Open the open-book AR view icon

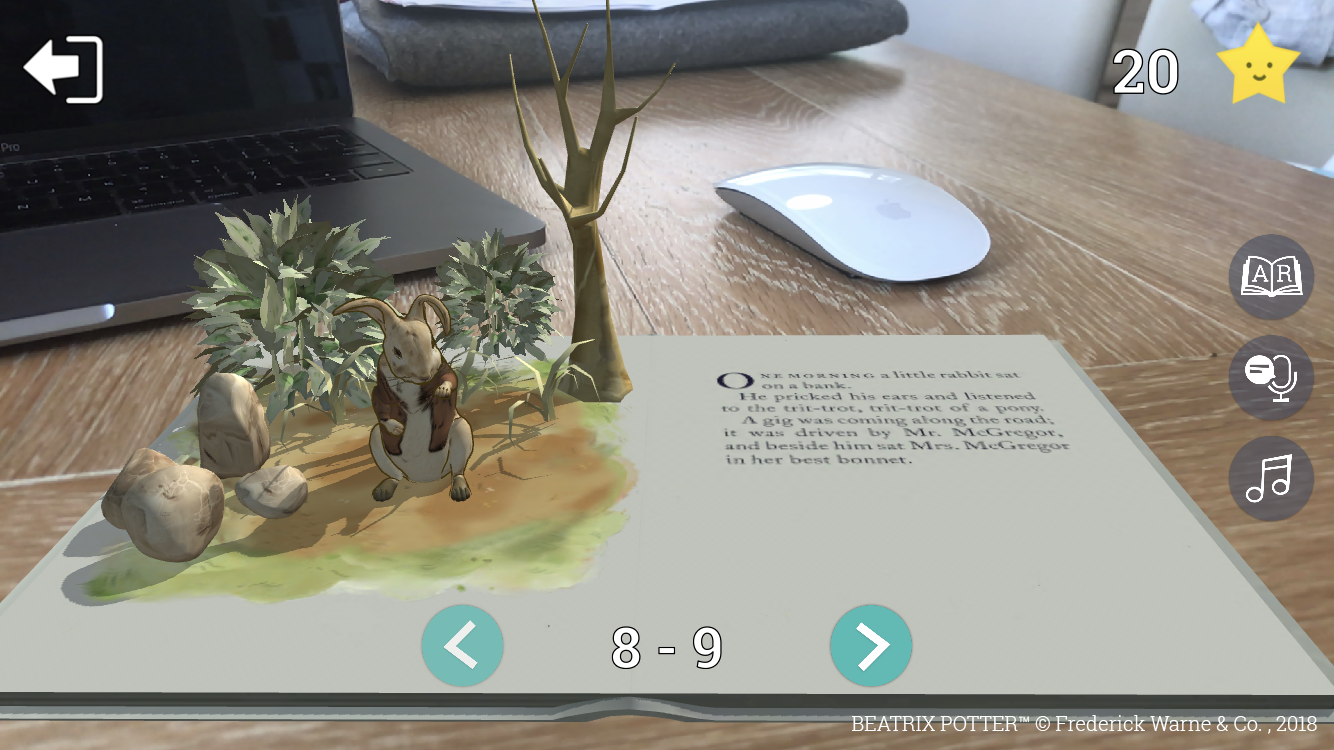(x=1270, y=278)
